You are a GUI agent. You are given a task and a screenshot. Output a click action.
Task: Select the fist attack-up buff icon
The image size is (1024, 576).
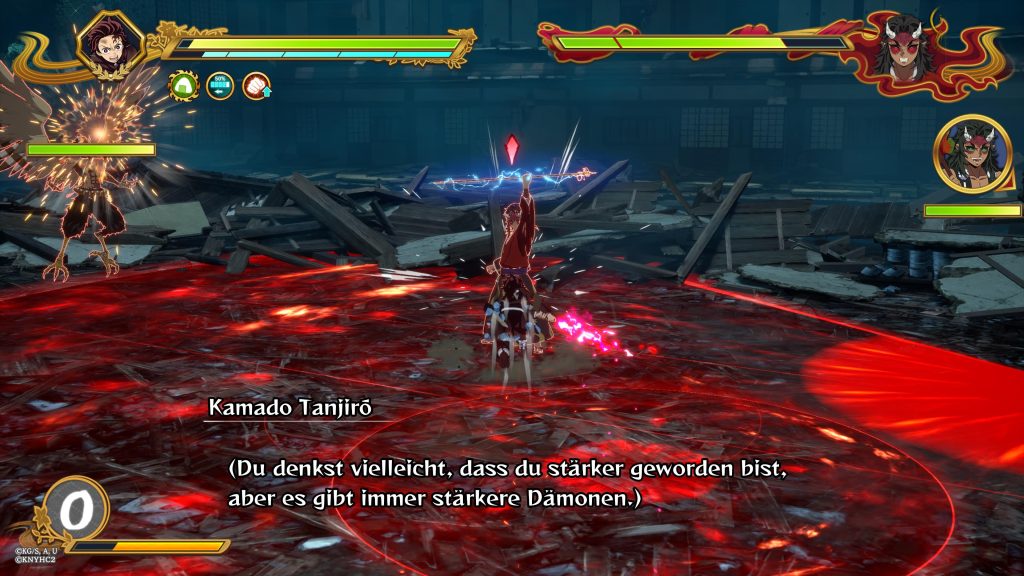coord(257,86)
